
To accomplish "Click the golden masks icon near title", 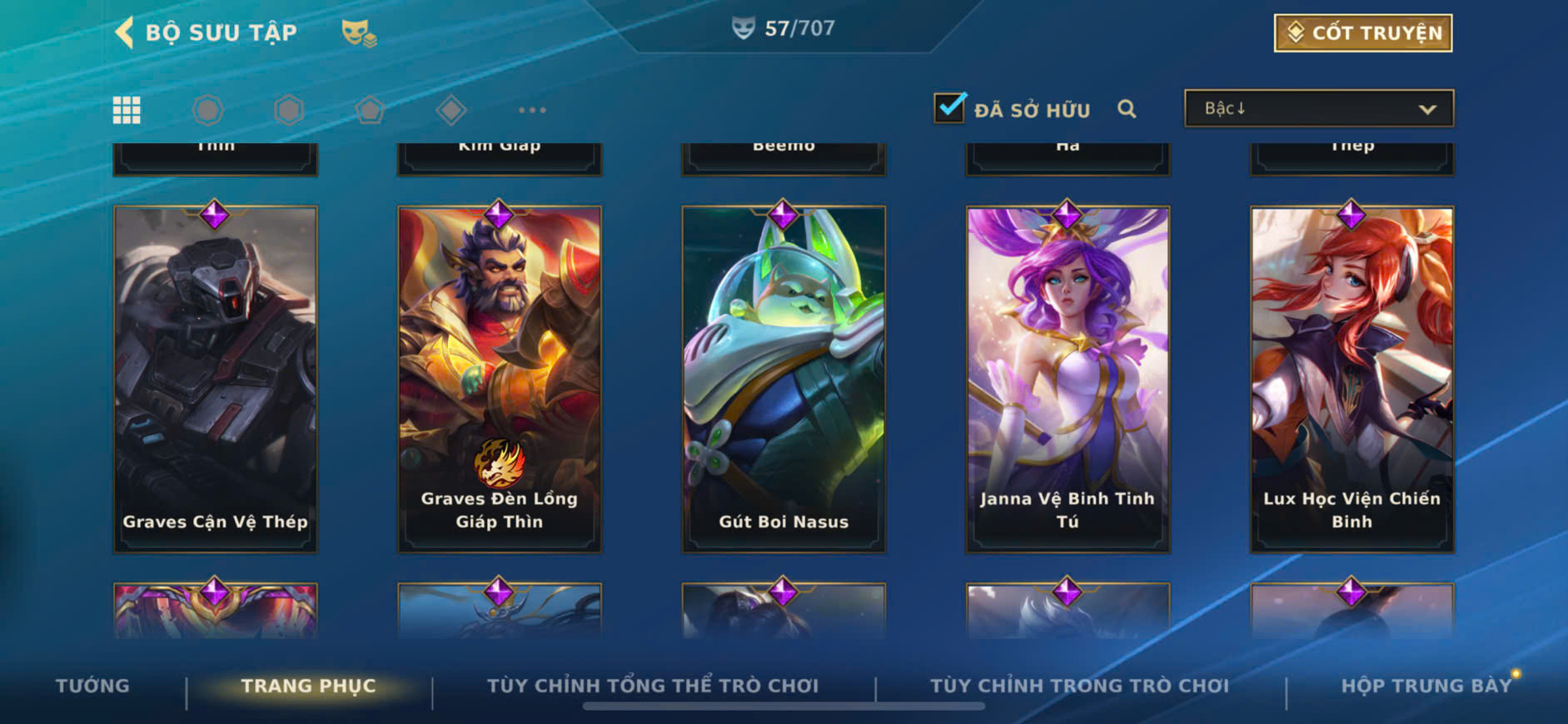I will click(x=359, y=33).
